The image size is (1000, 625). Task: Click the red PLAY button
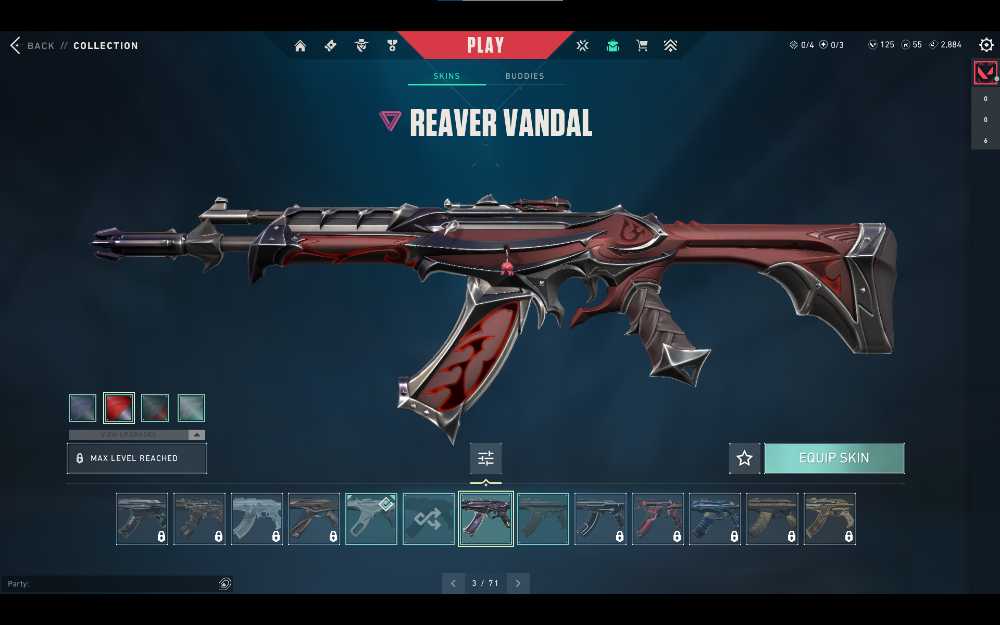[485, 46]
